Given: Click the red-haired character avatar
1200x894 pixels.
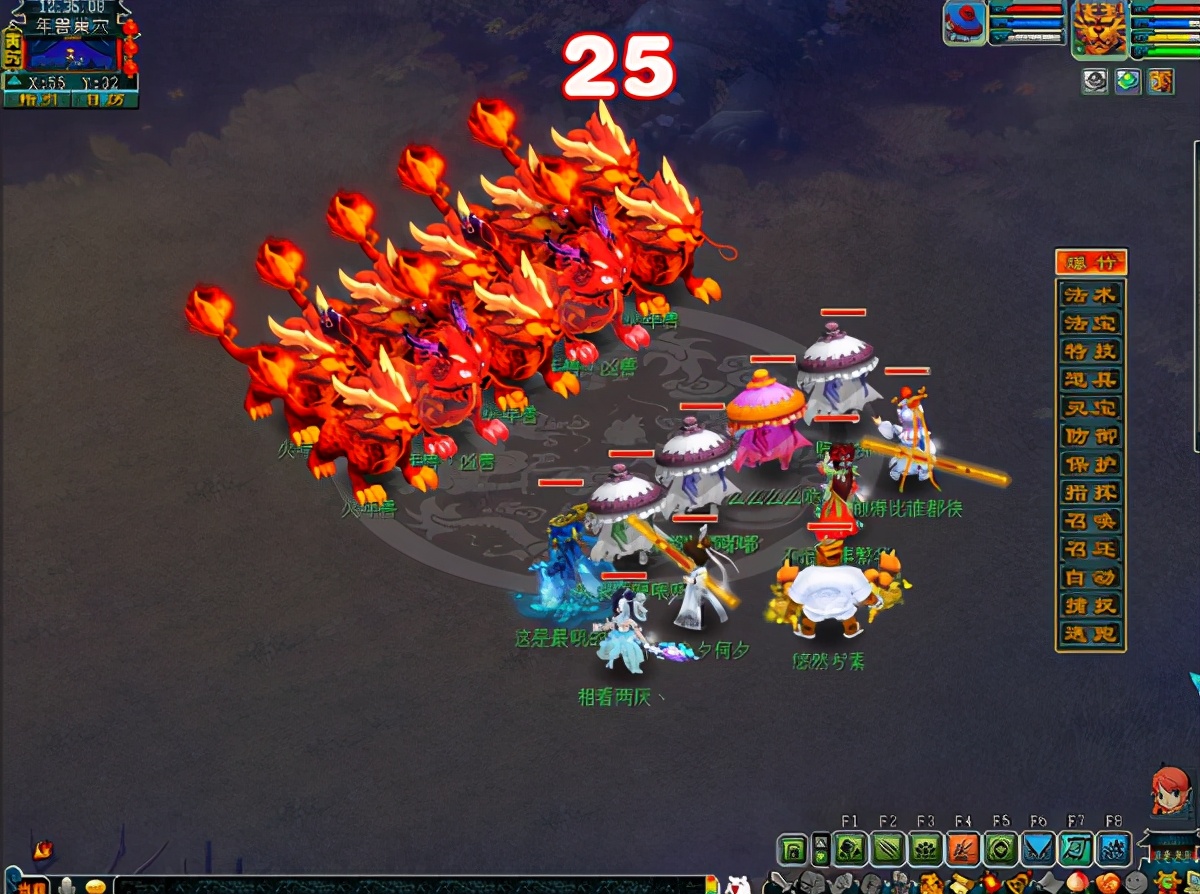Looking at the screenshot, I should [1170, 793].
